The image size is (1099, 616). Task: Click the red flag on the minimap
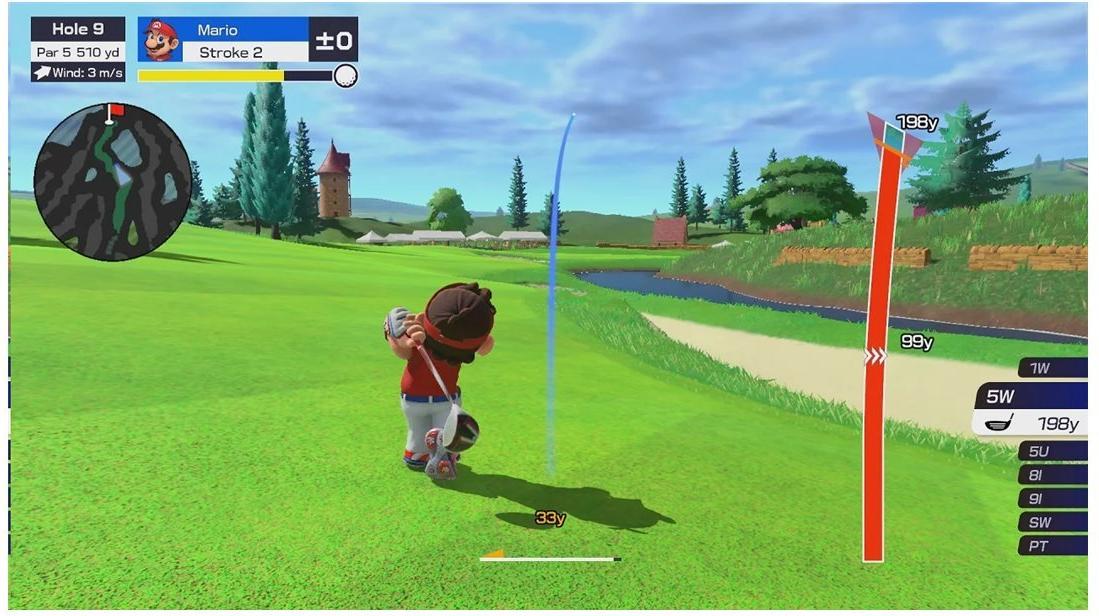click(x=116, y=110)
